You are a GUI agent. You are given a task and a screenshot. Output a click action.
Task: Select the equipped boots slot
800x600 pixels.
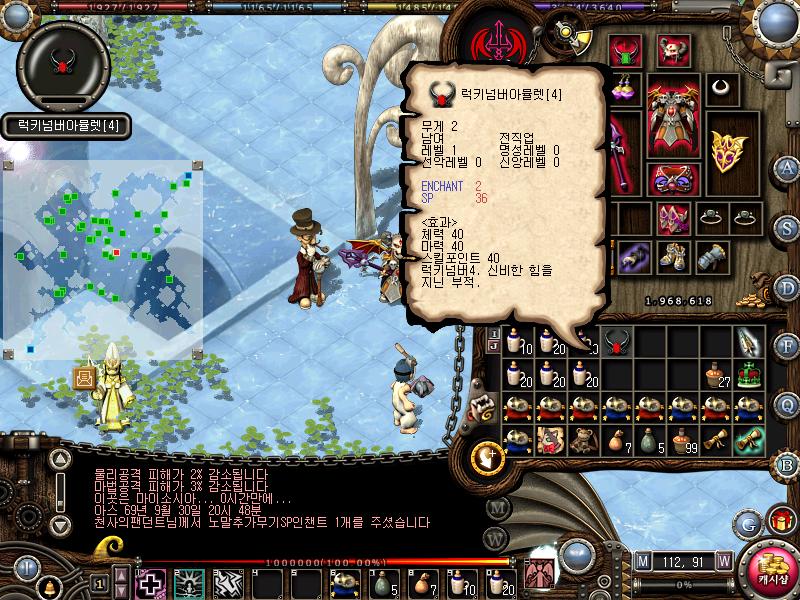click(x=672, y=256)
